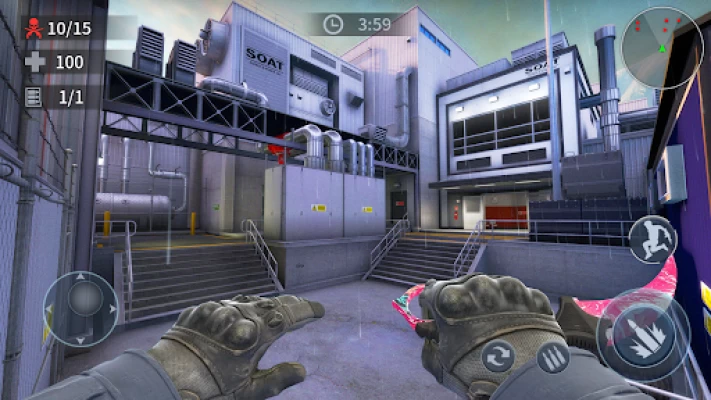711x400 pixels.
Task: Switch weapon with the circular arrows button
Action: click(x=498, y=356)
